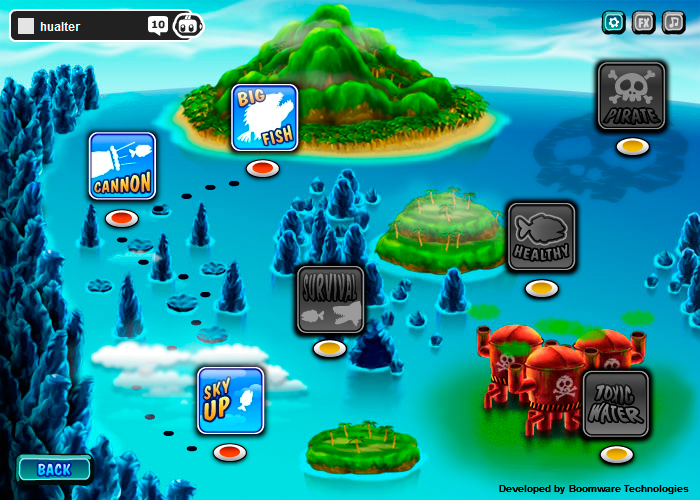Toggle music with the note button
The image size is (700, 500).
click(x=674, y=22)
